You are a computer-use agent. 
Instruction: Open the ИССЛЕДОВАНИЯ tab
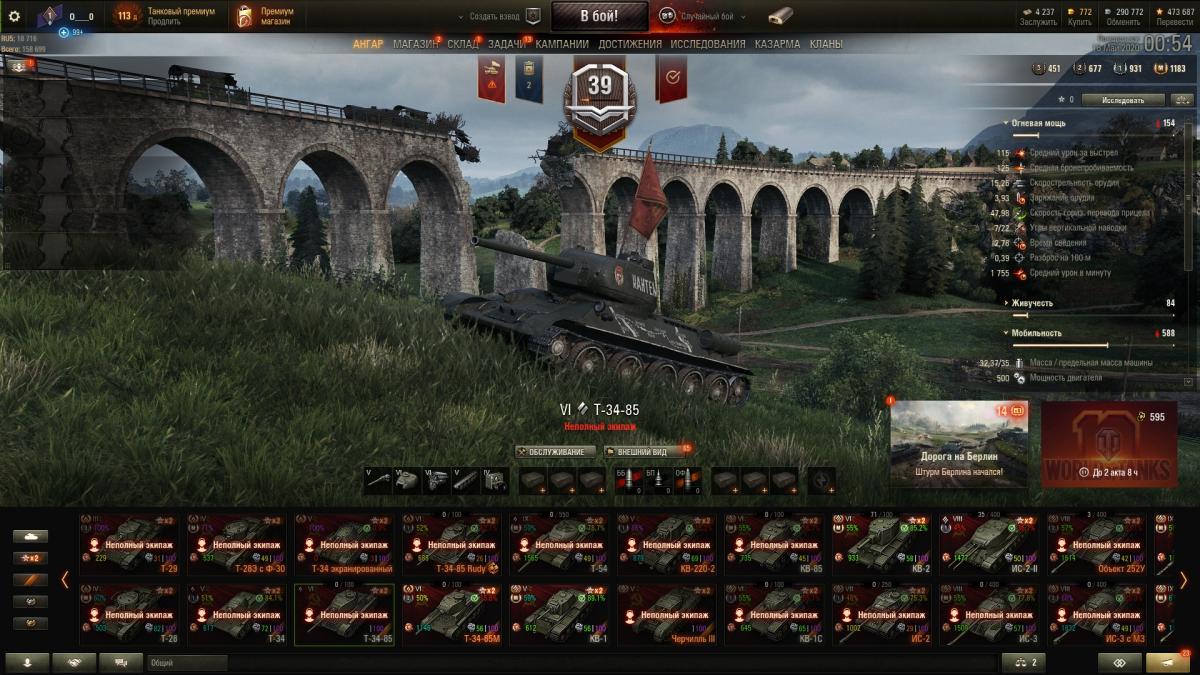[x=707, y=45]
